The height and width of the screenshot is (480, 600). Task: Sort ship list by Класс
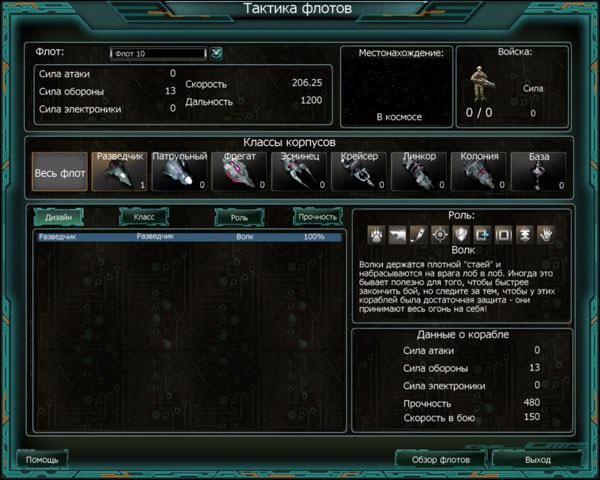(144, 217)
